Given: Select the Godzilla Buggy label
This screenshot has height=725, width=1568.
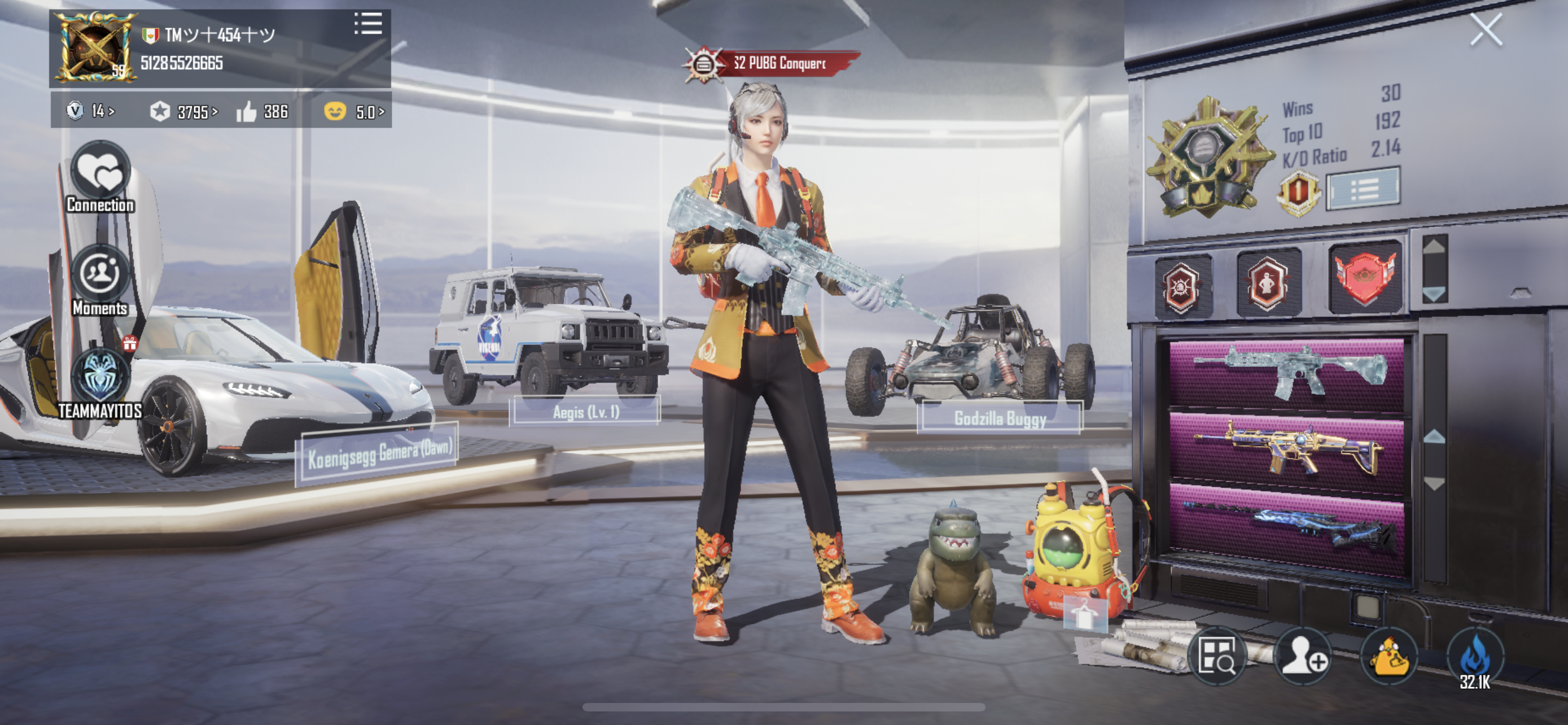Looking at the screenshot, I should click(999, 419).
